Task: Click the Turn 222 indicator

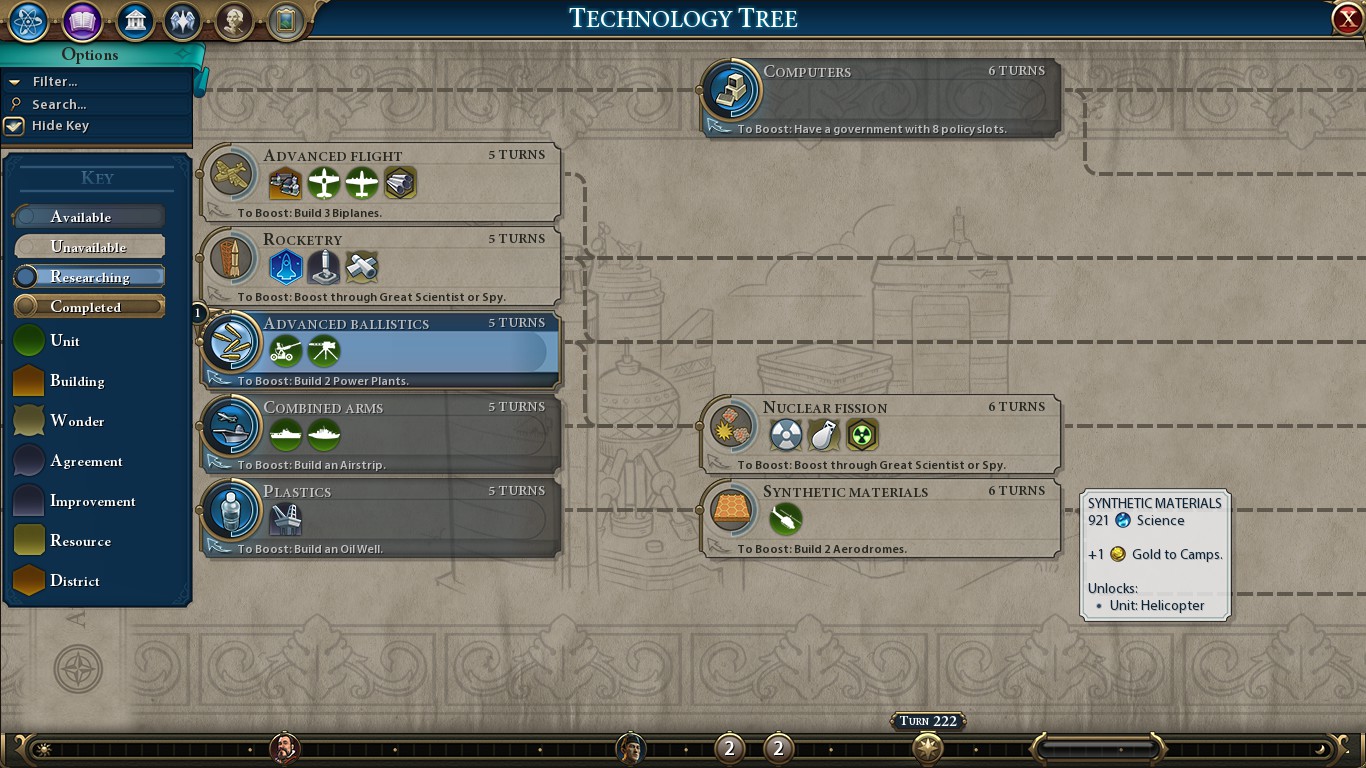Action: pos(926,720)
